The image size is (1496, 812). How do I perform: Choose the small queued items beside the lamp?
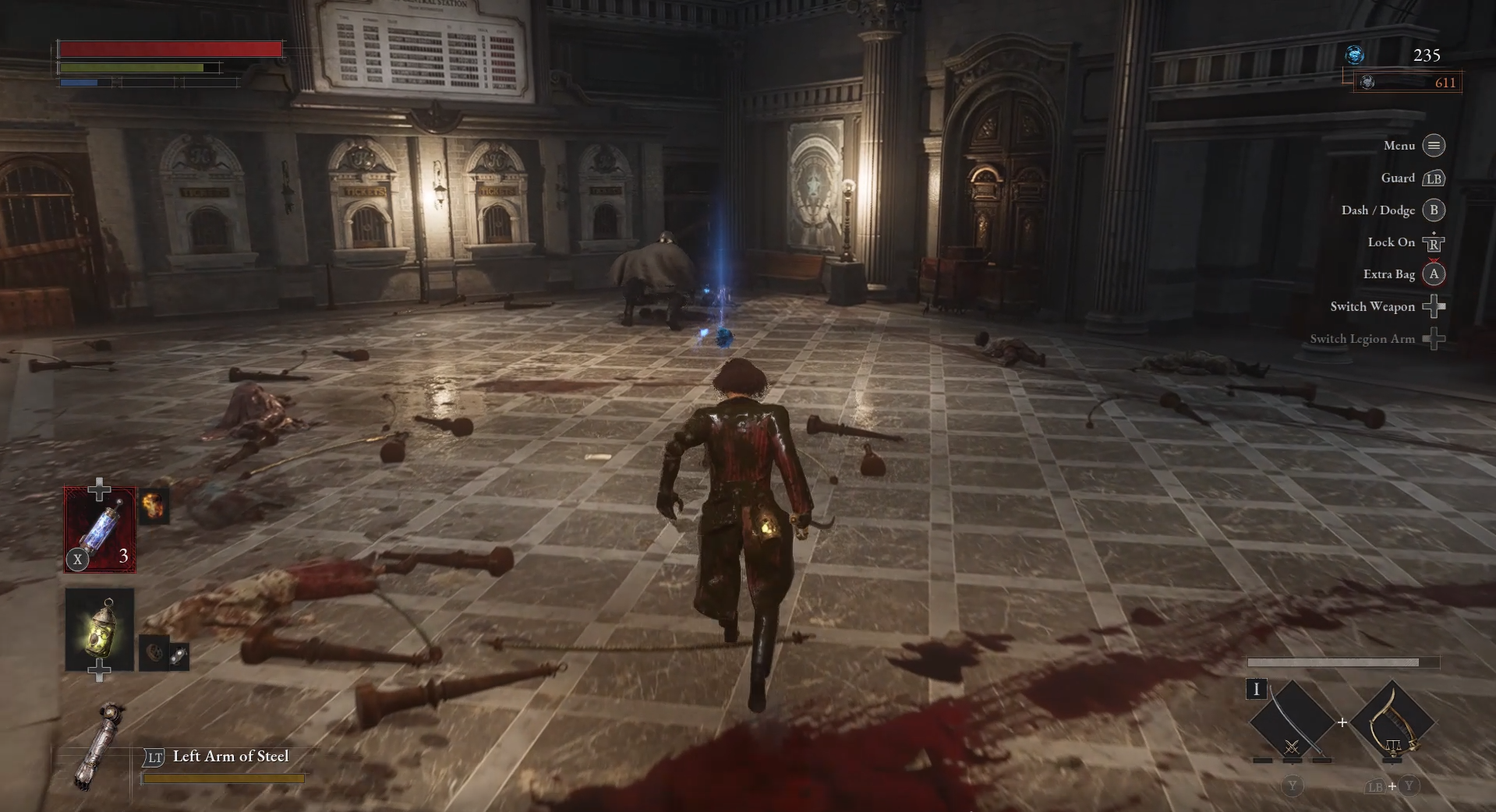pos(164,654)
